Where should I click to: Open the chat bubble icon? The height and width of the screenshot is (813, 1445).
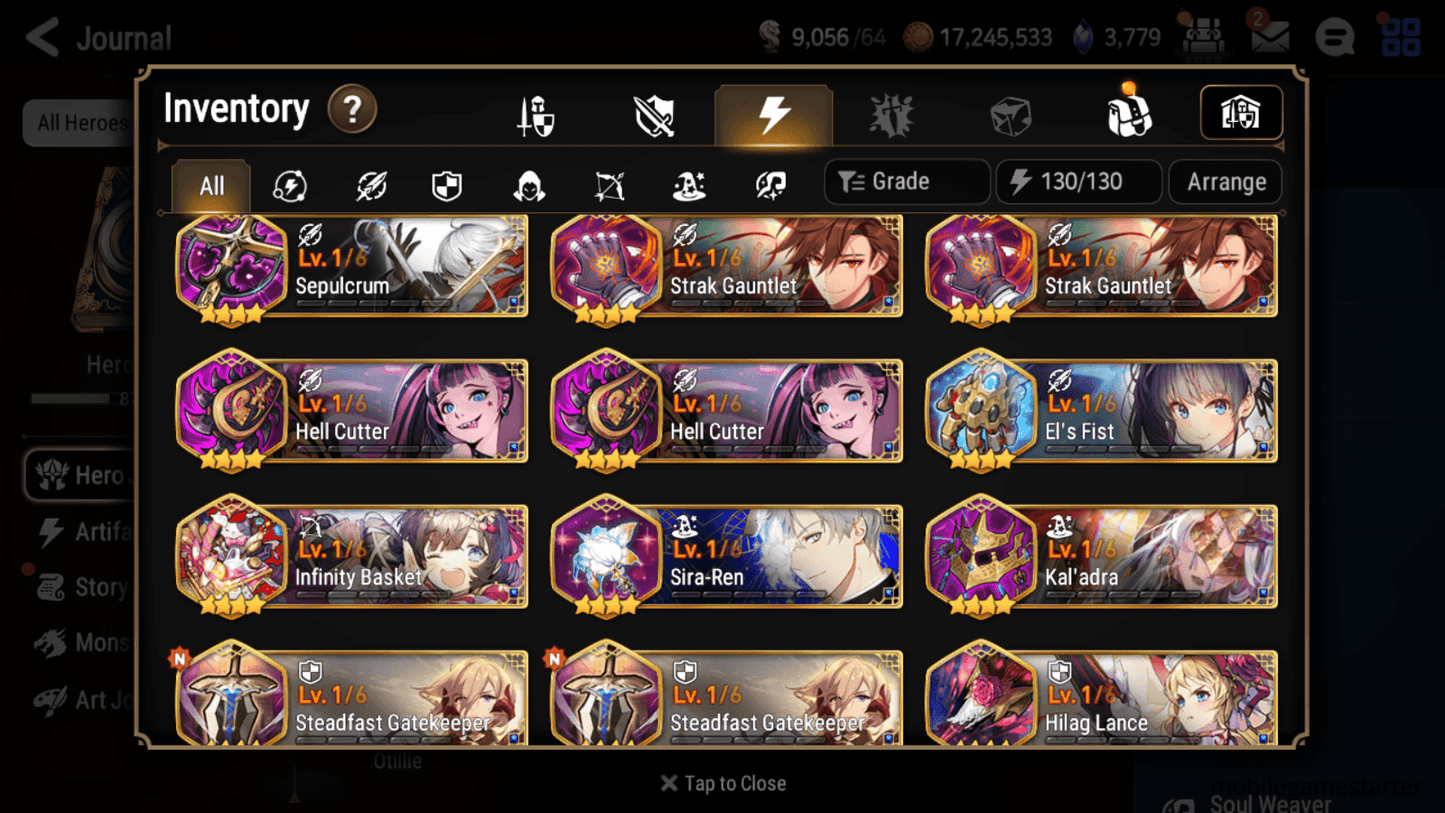coord(1334,37)
